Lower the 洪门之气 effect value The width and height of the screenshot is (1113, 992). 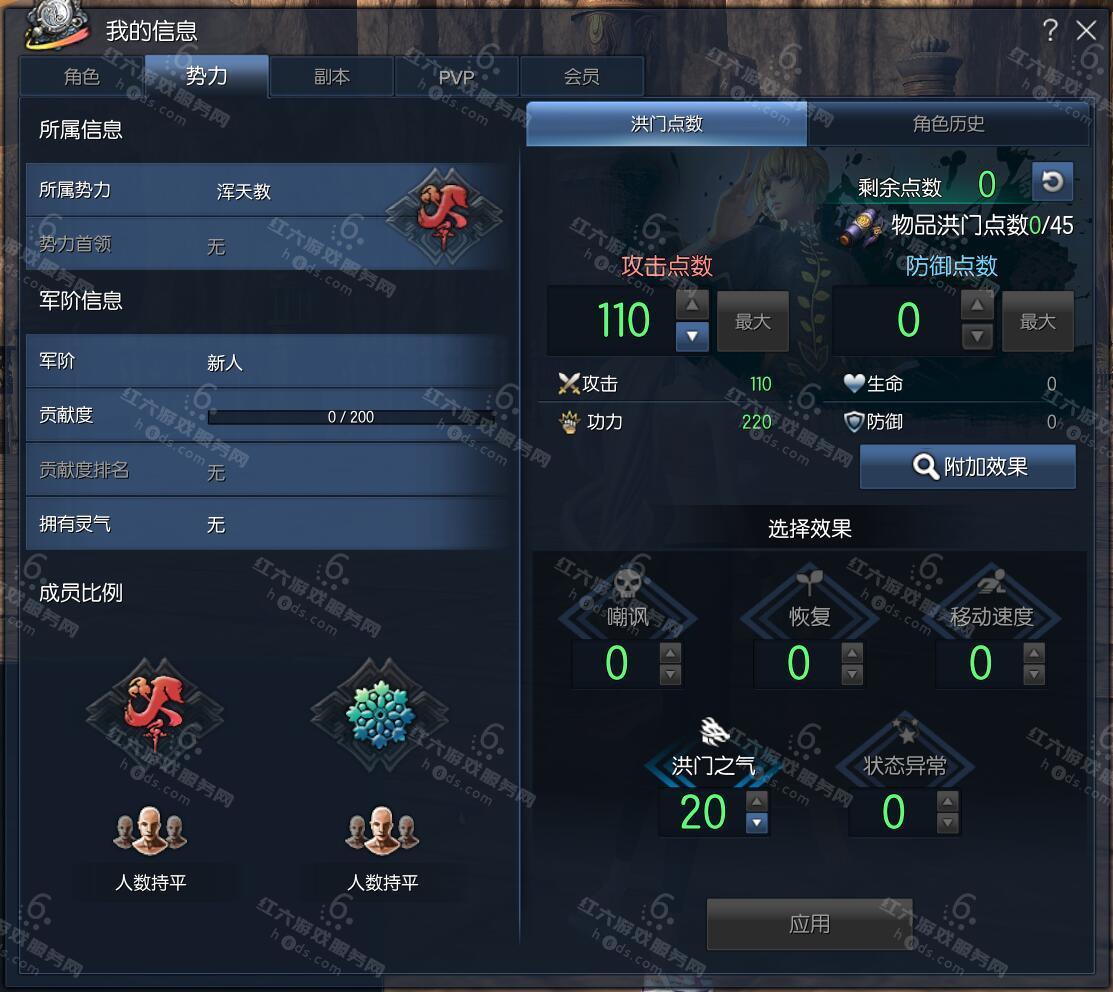(x=757, y=823)
